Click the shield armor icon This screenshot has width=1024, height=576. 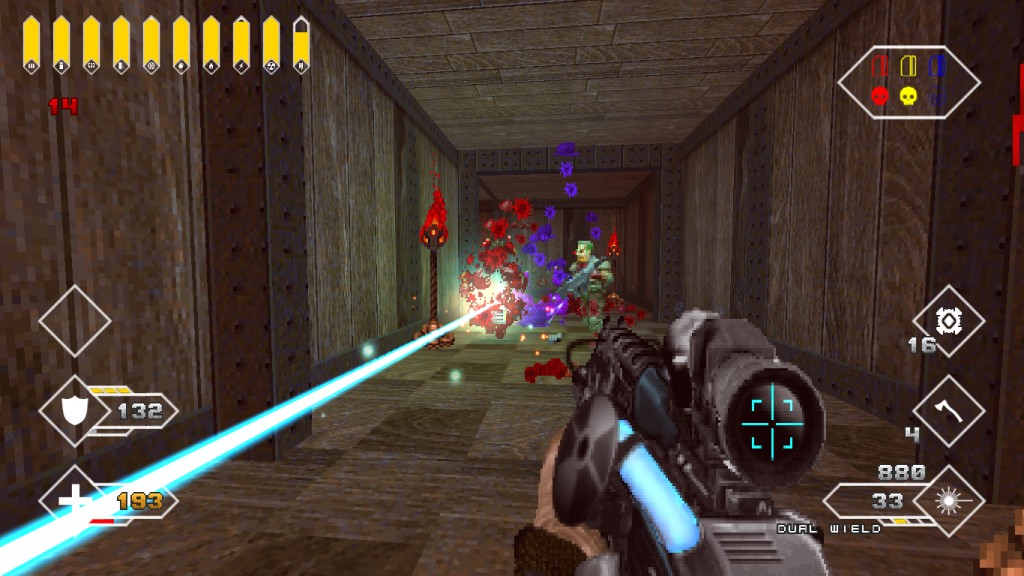coord(75,410)
